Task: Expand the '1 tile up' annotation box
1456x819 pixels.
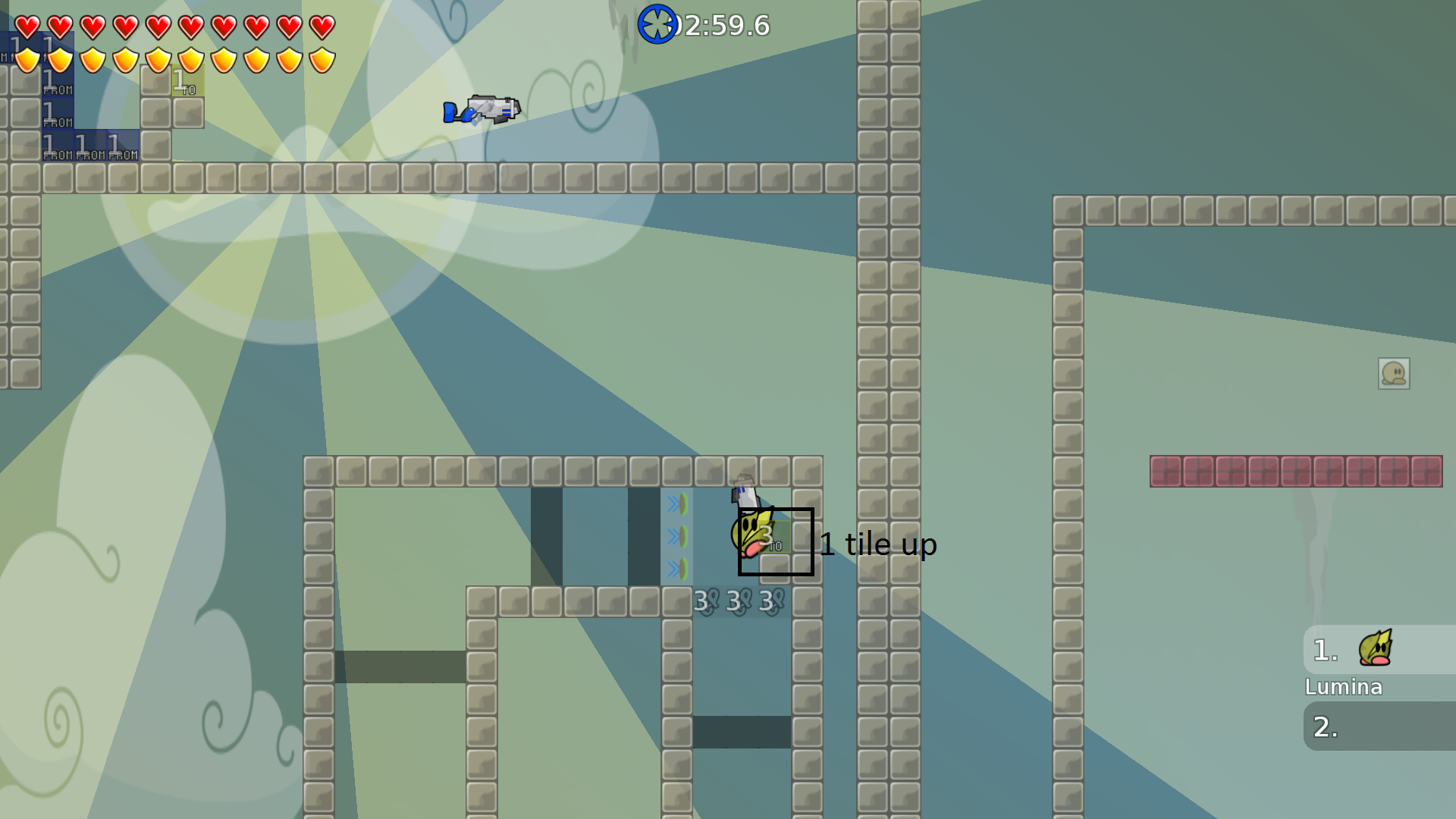Action: pyautogui.click(x=775, y=541)
